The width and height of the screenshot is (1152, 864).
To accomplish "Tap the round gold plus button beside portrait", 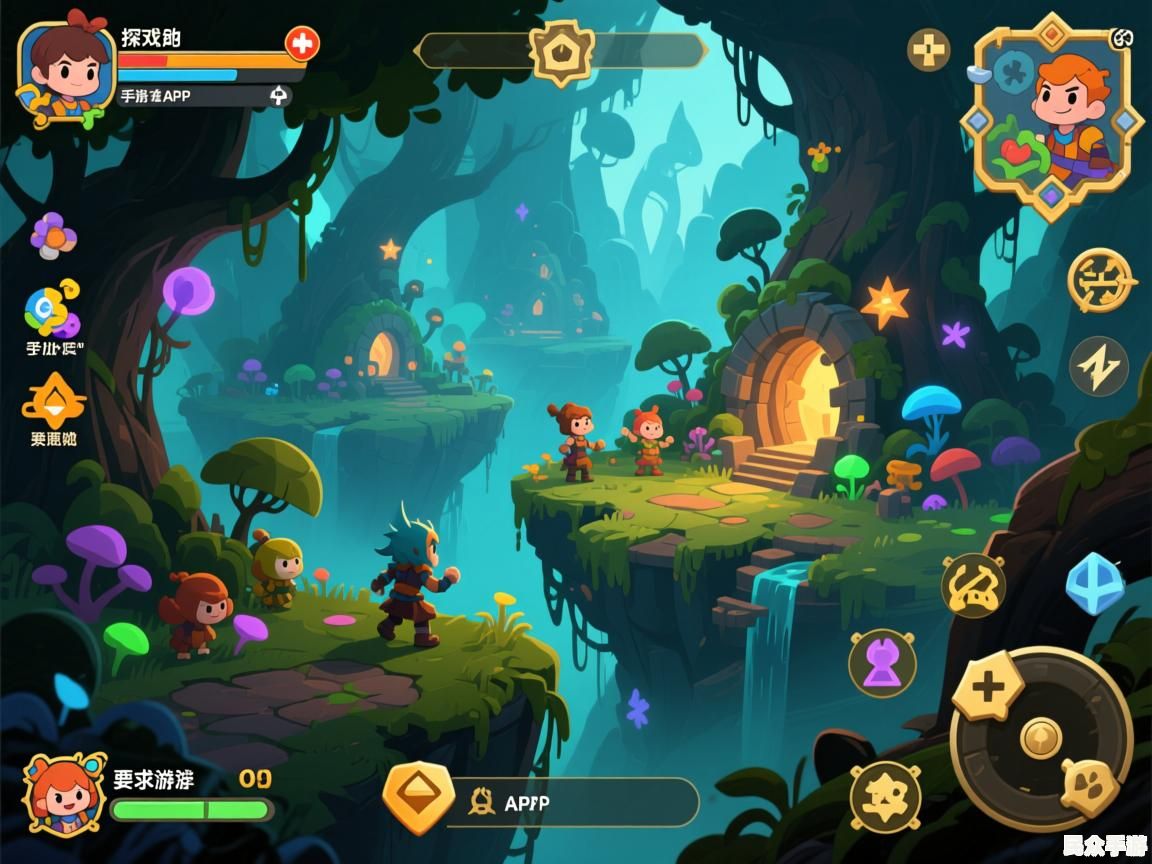I will tap(929, 49).
